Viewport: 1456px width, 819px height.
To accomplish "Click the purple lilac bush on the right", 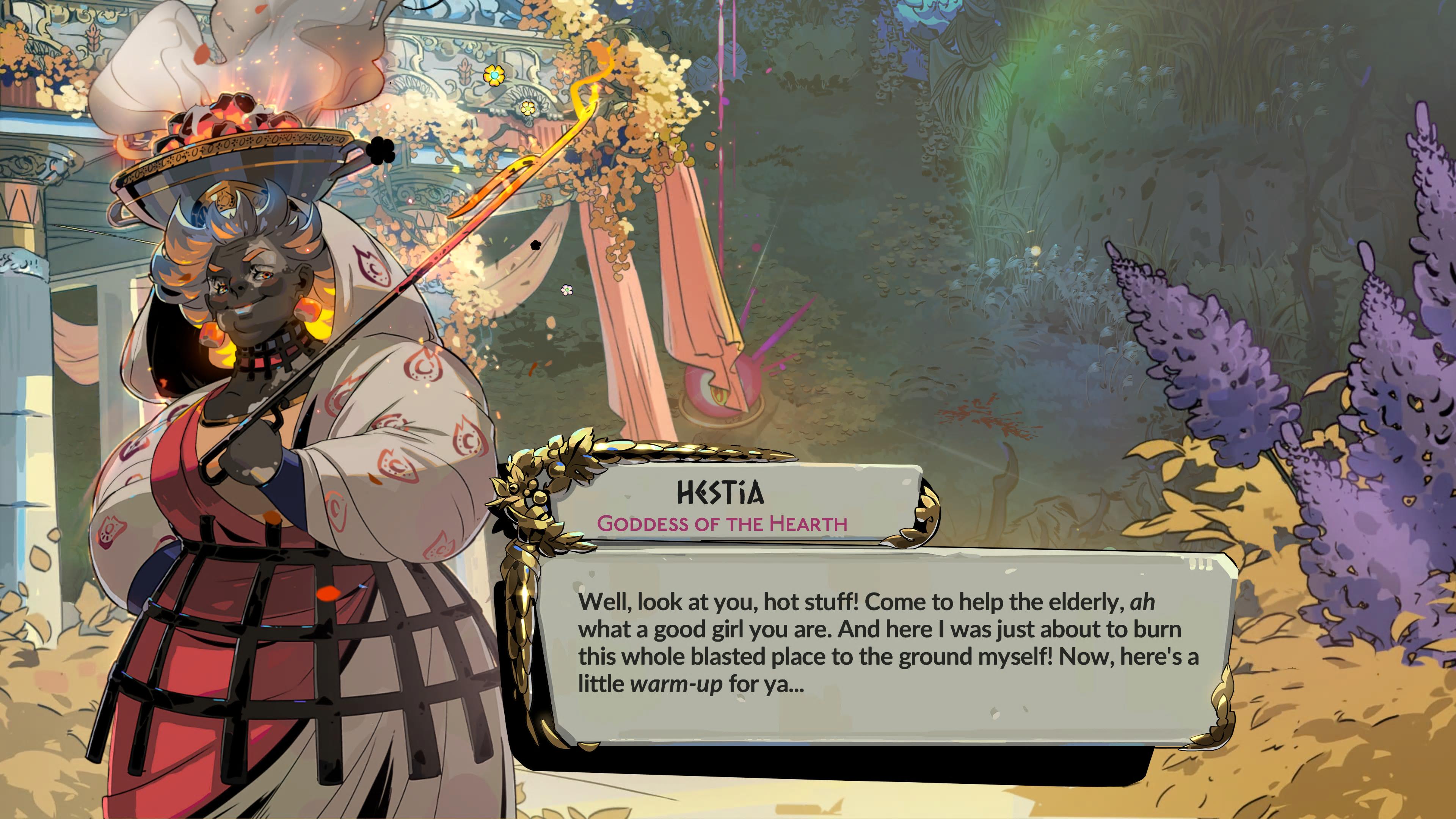I will [x=1300, y=395].
